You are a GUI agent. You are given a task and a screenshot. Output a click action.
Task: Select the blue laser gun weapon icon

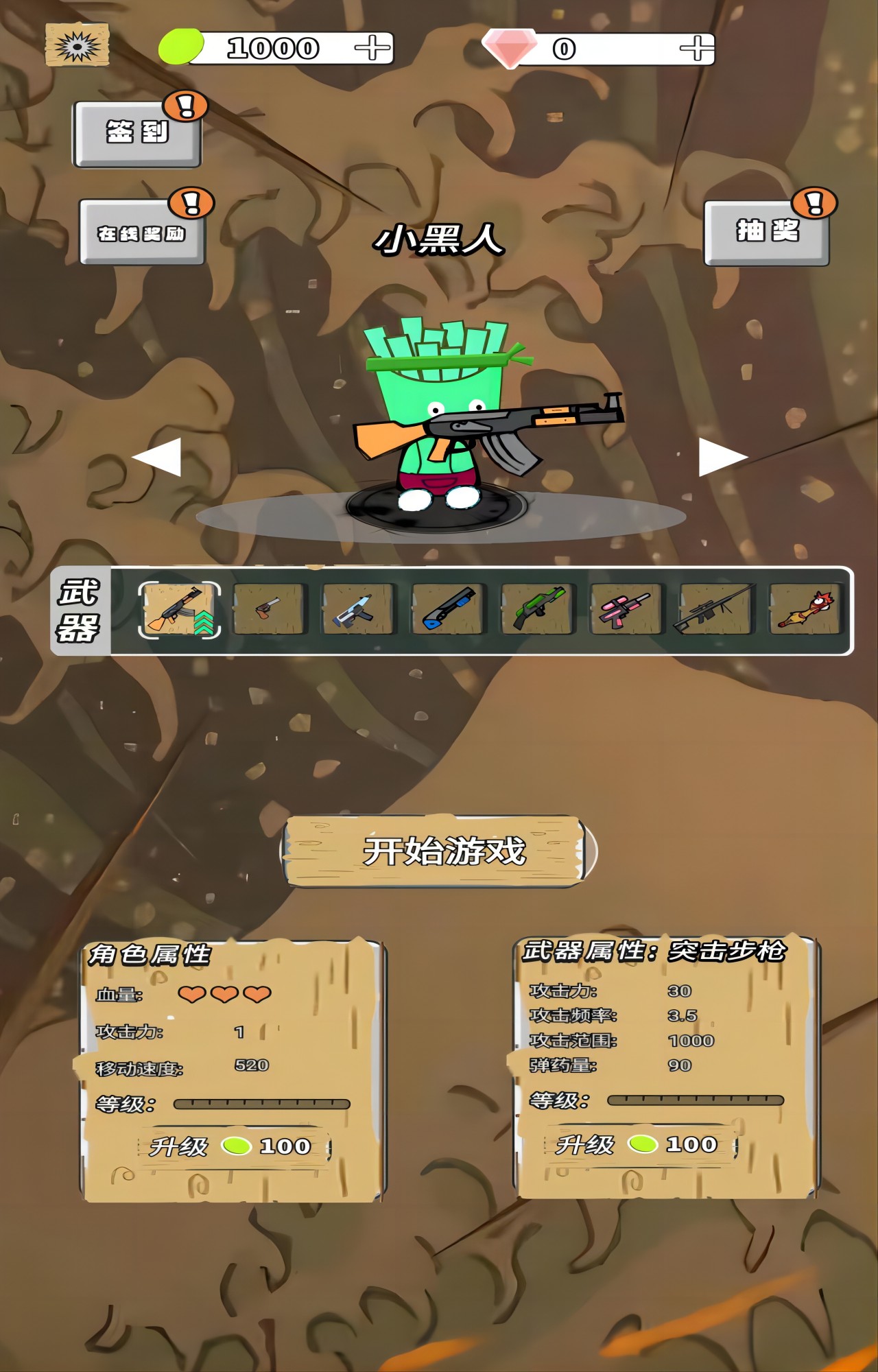click(x=358, y=611)
